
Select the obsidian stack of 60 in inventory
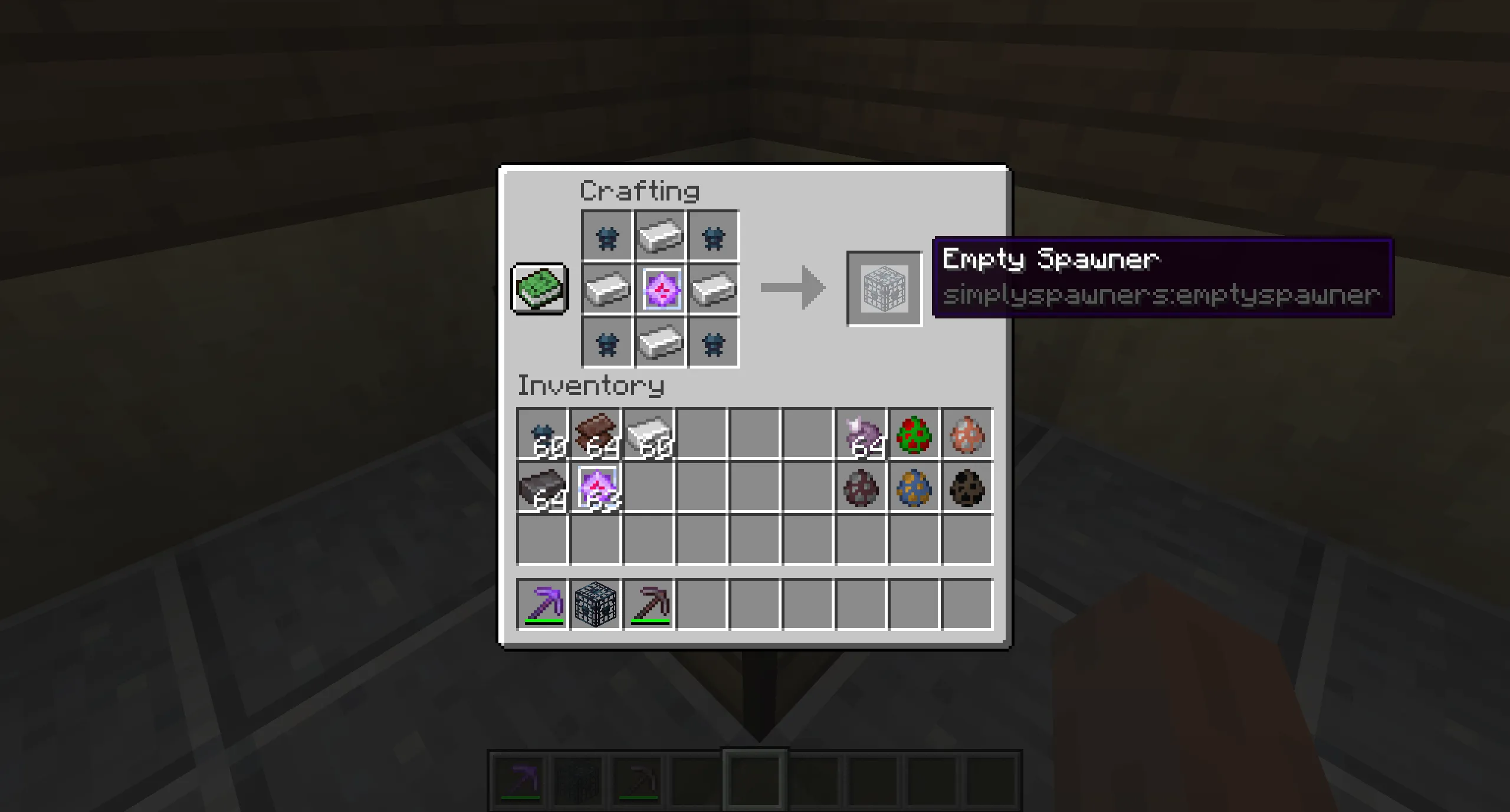543,435
